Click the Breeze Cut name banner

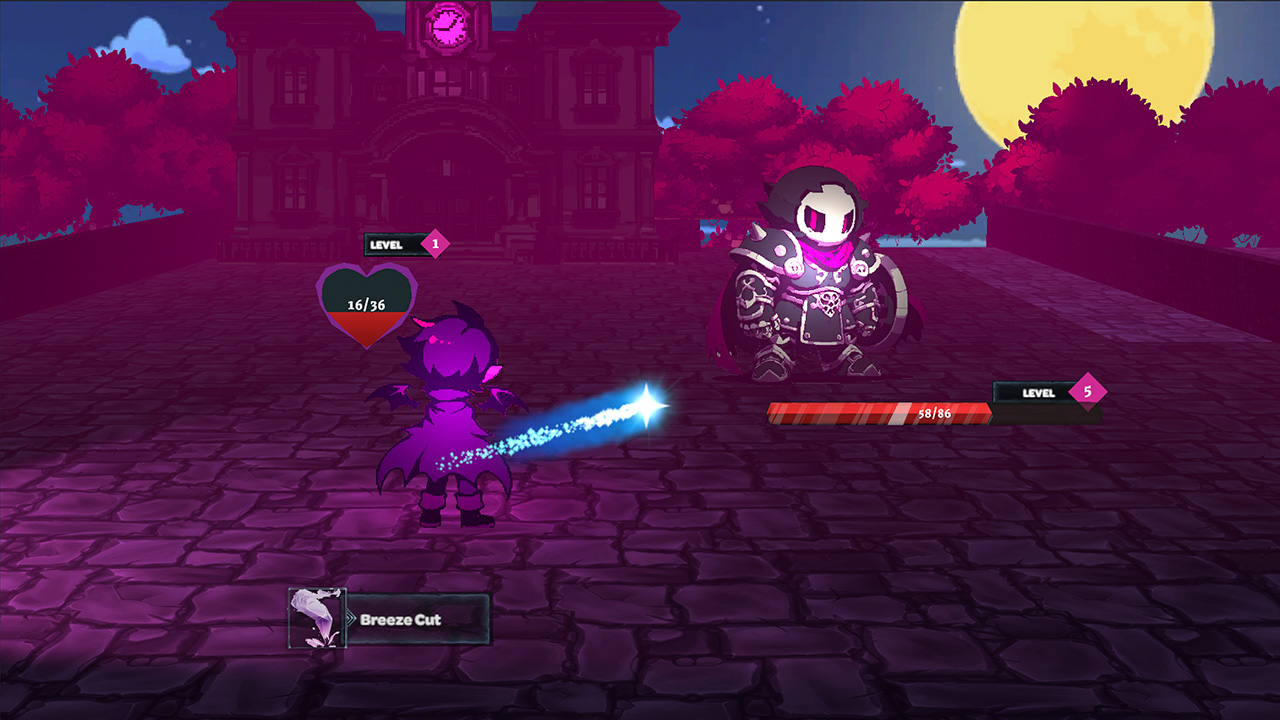click(420, 619)
